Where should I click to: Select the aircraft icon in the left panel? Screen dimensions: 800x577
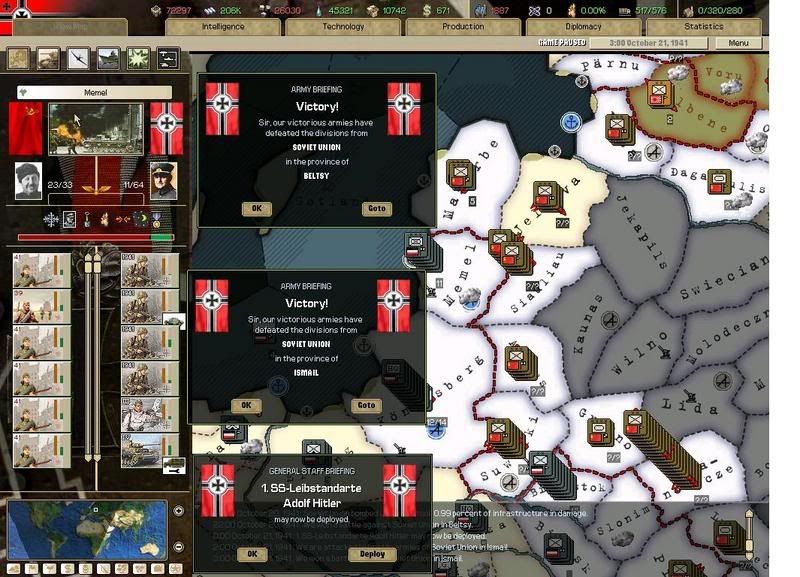pos(78,59)
